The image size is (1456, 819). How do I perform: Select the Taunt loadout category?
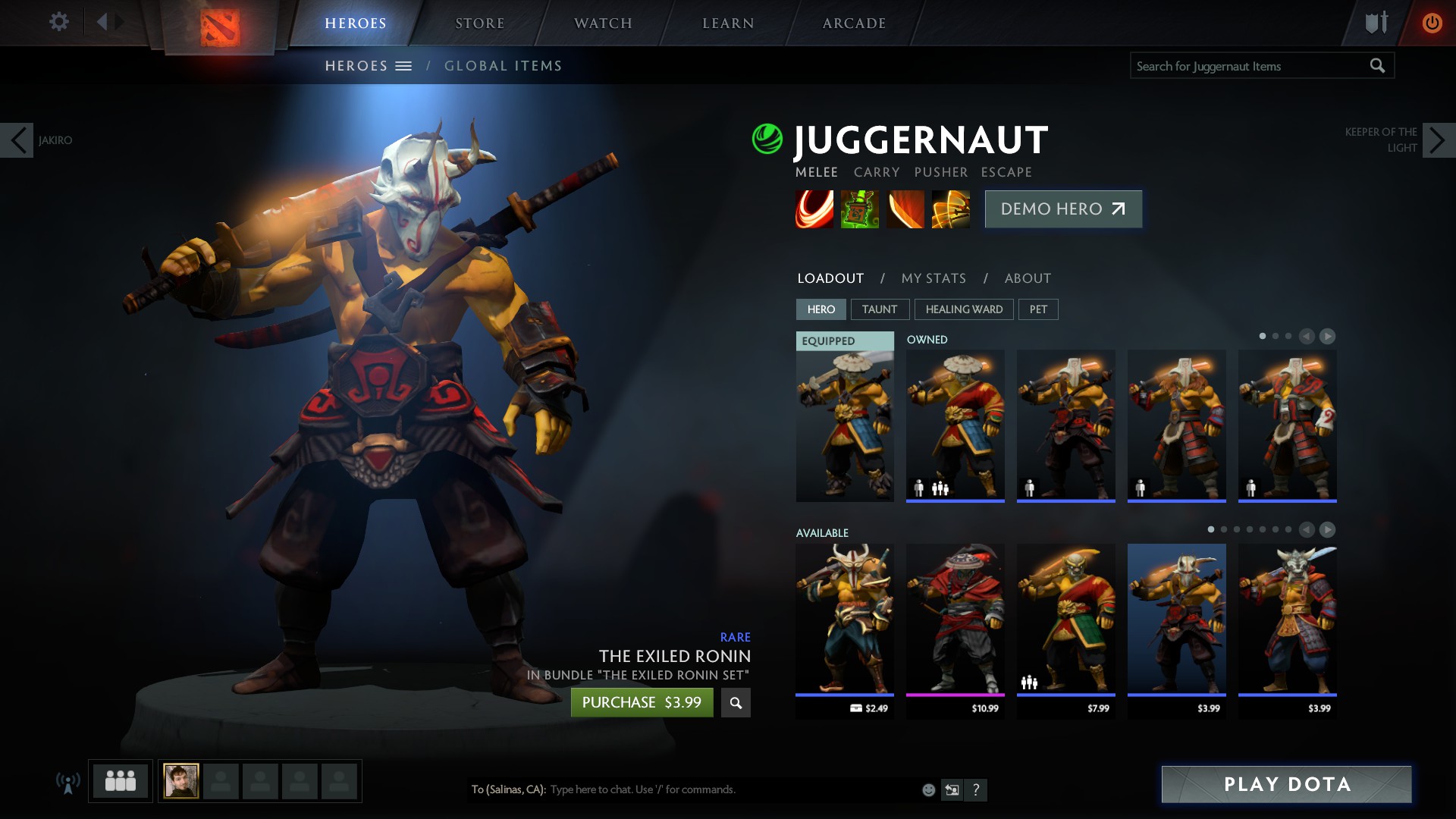coord(879,309)
